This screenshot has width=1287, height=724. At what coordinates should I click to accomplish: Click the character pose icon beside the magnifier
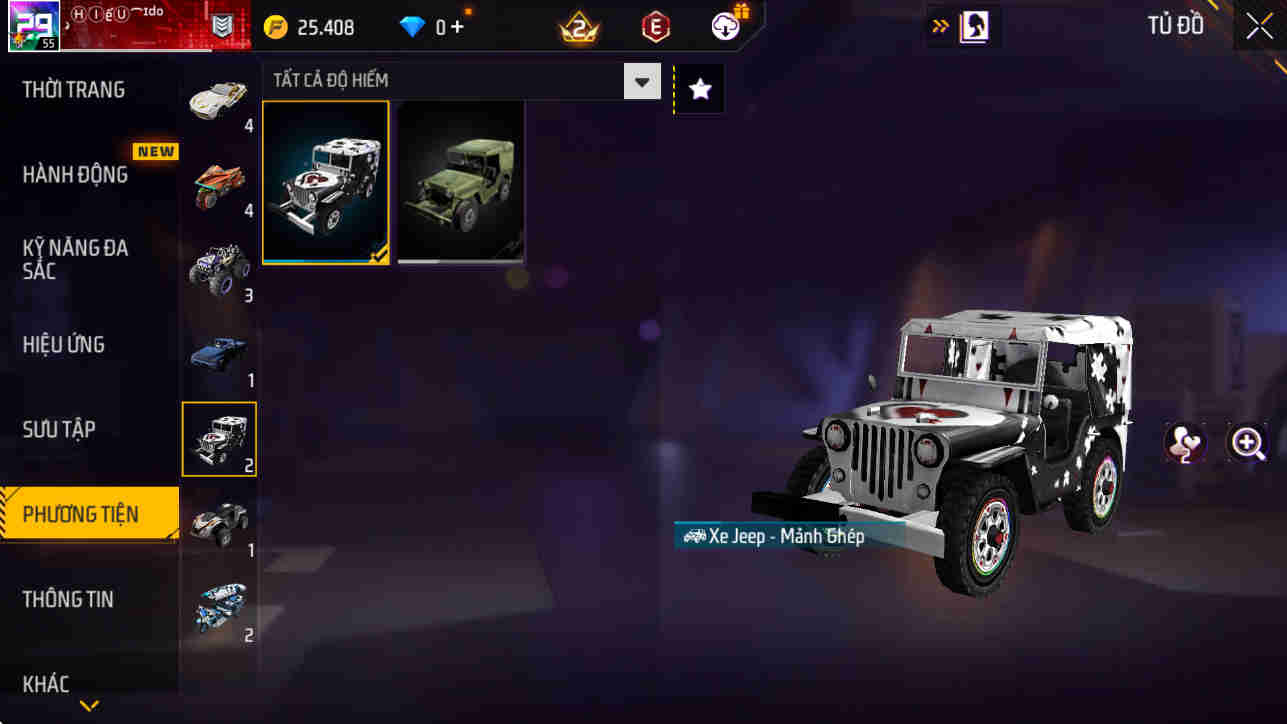(1184, 443)
